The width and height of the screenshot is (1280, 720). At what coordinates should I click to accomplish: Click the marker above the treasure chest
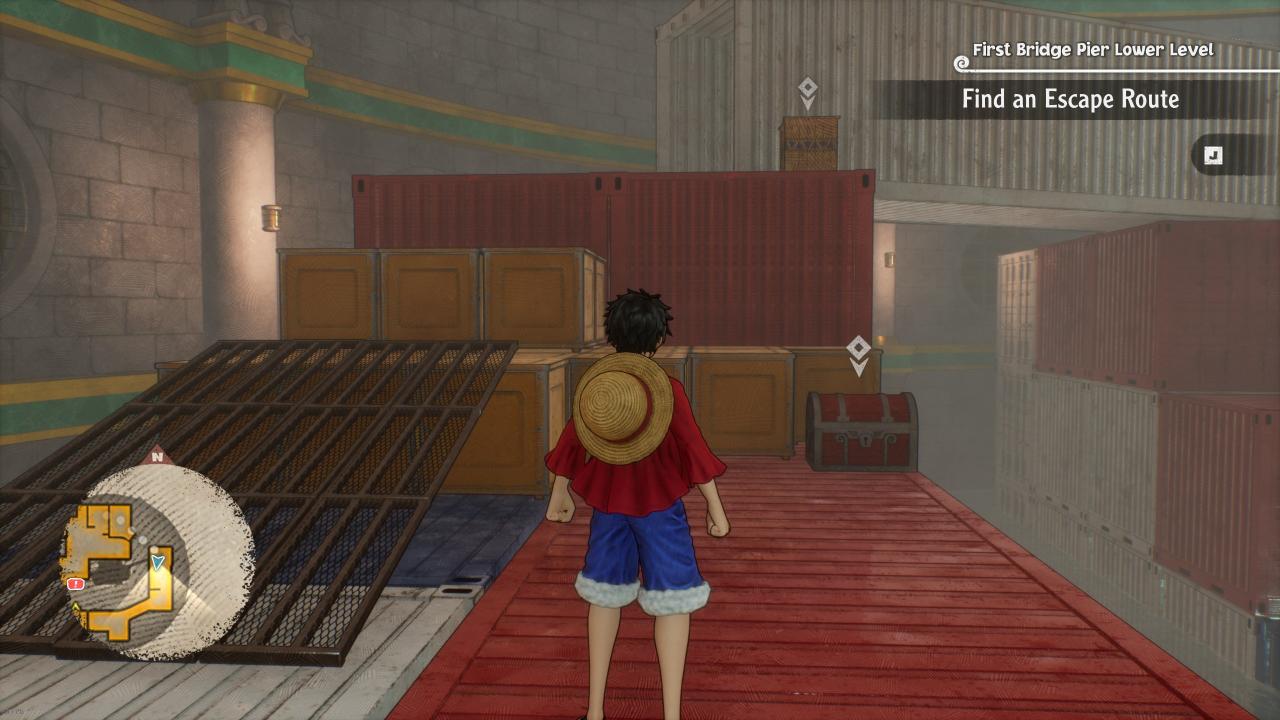(858, 355)
